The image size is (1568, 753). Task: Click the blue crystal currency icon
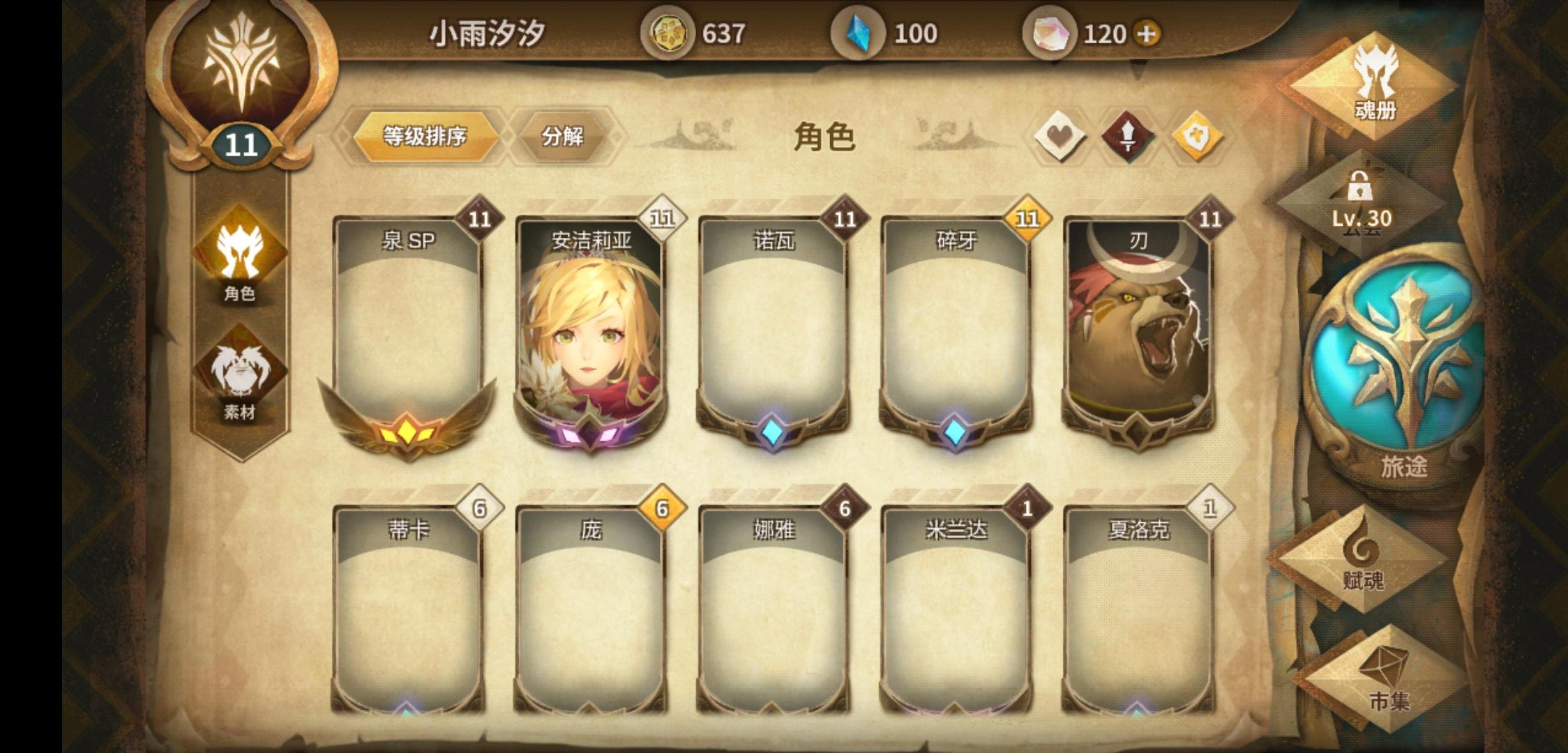(x=860, y=31)
